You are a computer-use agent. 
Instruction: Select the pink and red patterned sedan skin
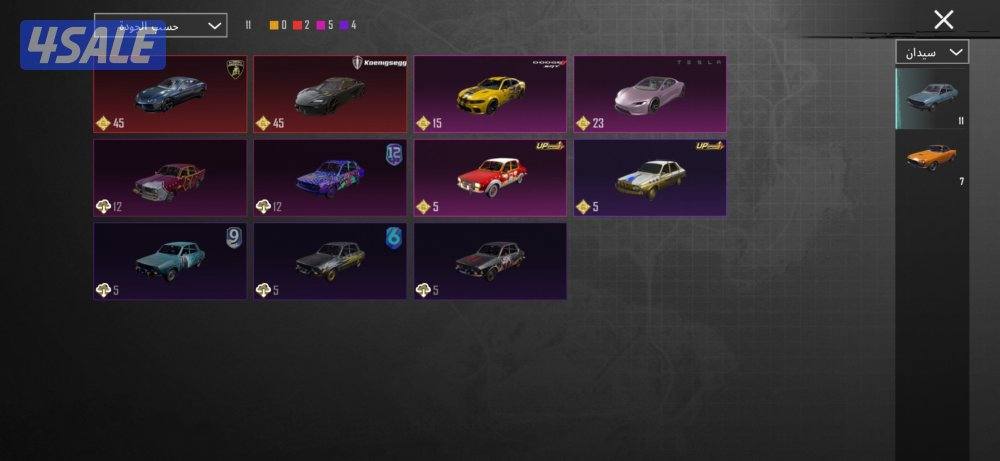coord(170,178)
